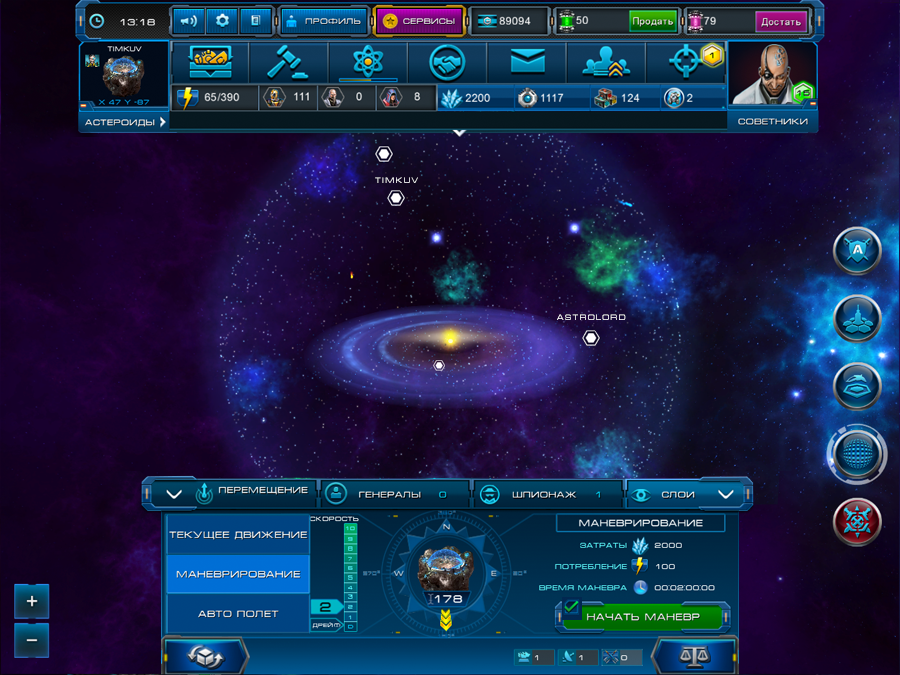Click the pink Достать button

pos(781,21)
